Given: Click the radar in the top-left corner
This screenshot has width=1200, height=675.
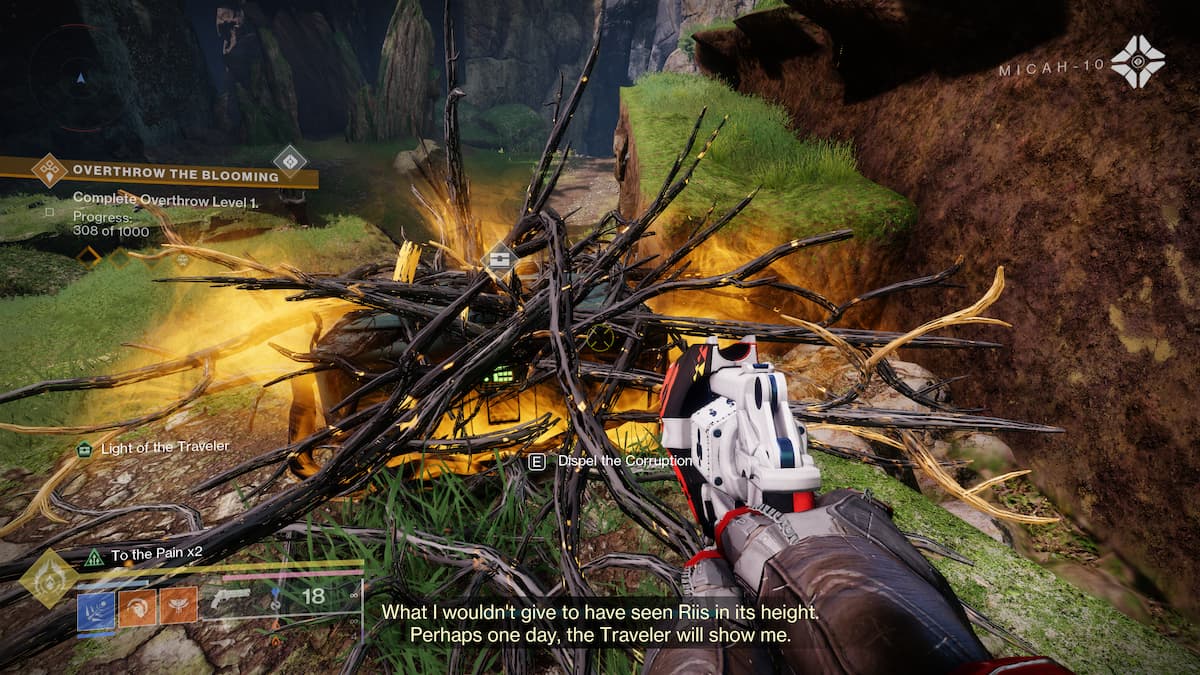Looking at the screenshot, I should click(81, 77).
